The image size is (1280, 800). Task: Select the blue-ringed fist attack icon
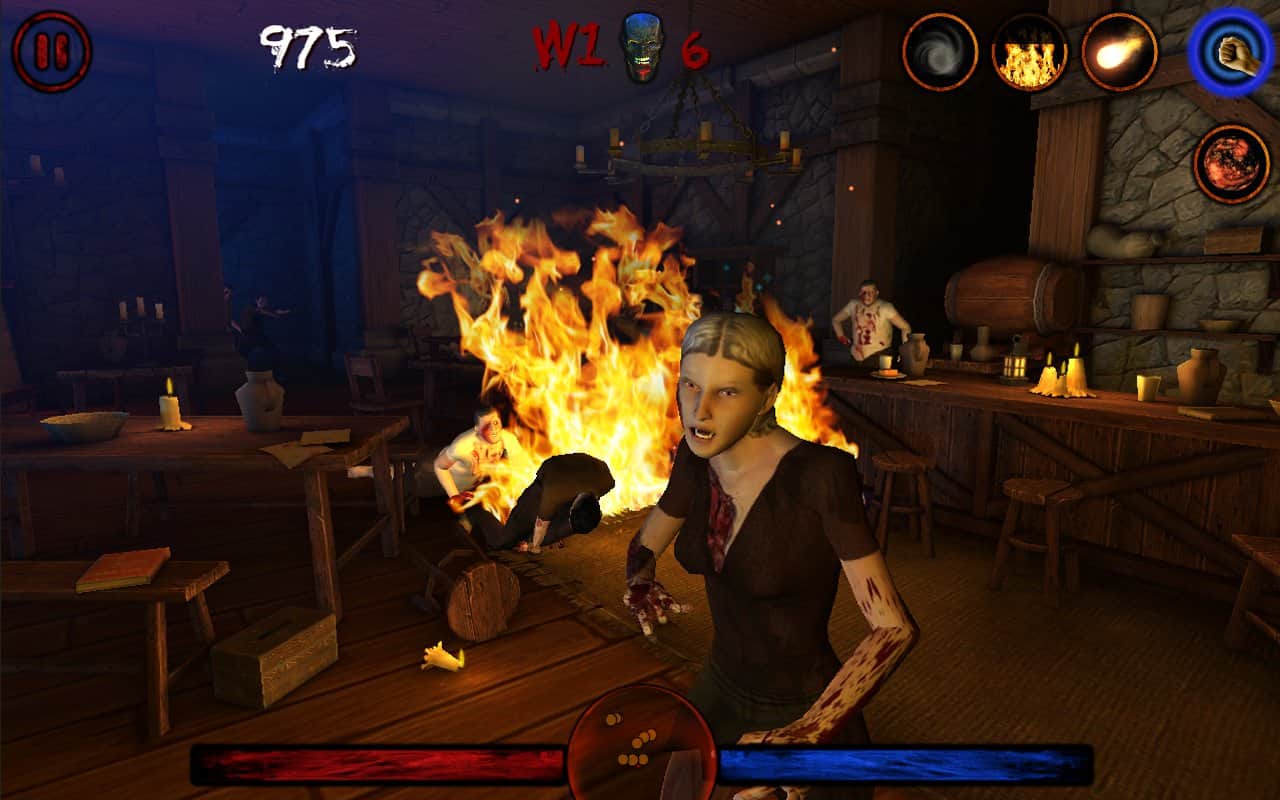coord(1231,52)
